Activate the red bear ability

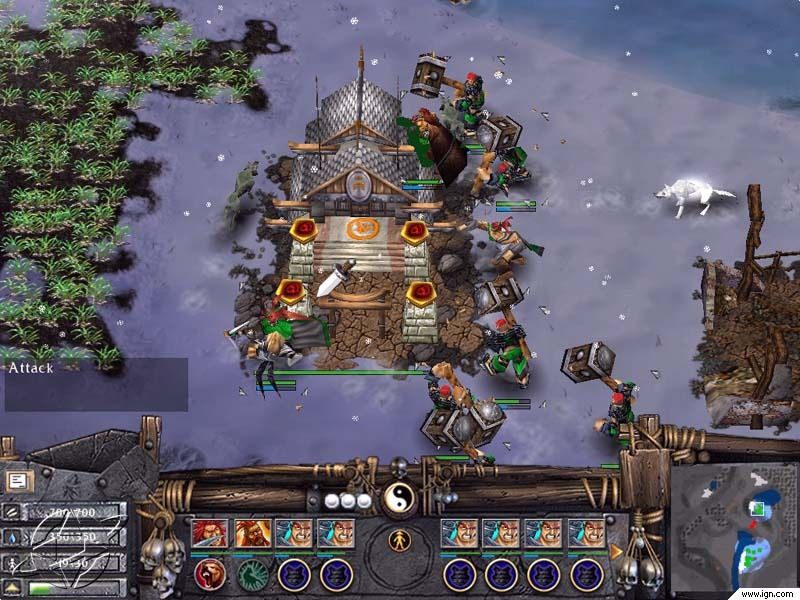click(210, 574)
